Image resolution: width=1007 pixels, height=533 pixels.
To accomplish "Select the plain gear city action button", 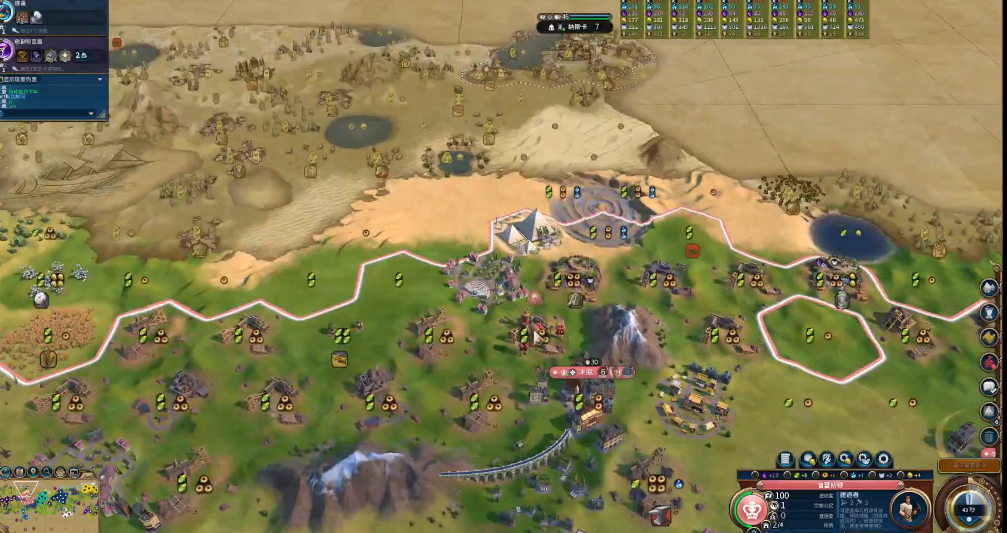I will 883,459.
